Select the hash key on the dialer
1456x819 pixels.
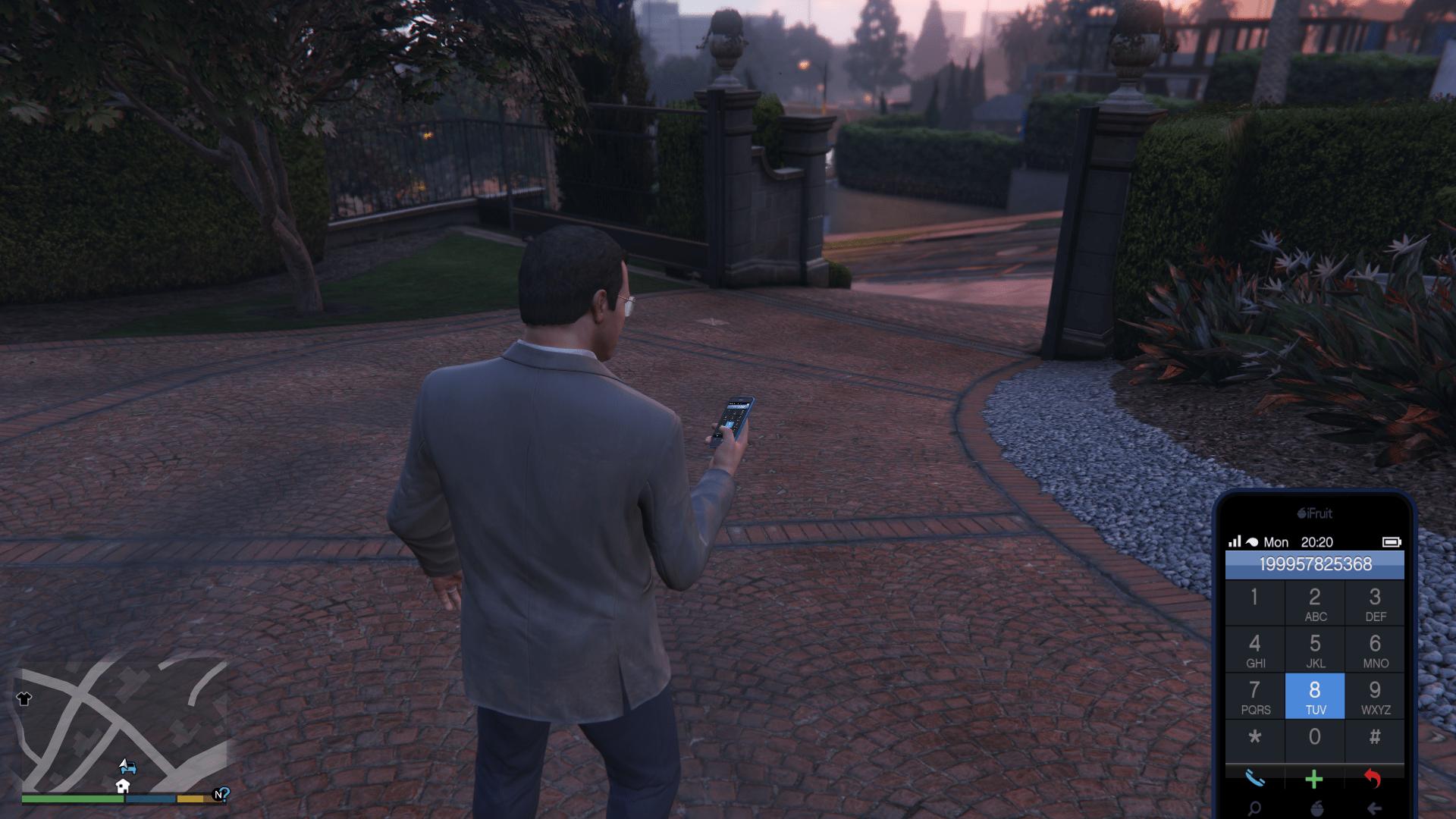click(x=1375, y=738)
